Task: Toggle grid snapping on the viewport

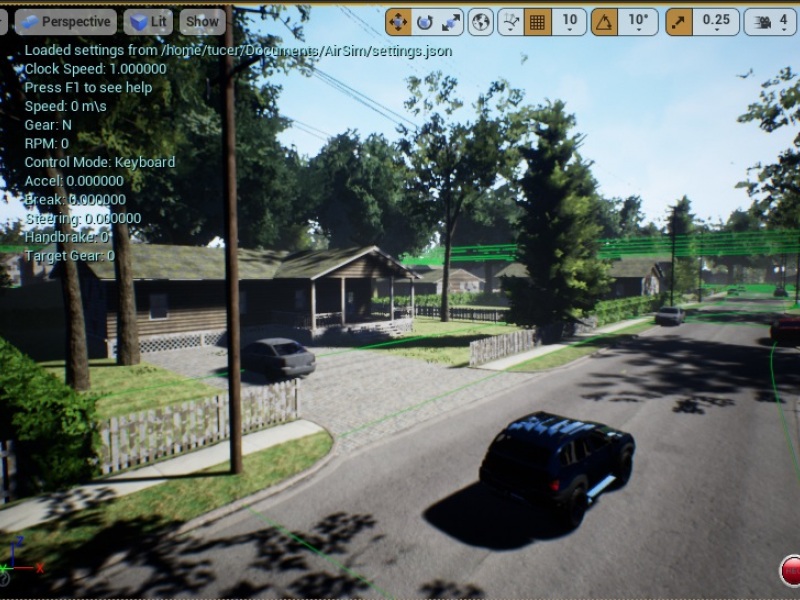Action: pos(537,21)
